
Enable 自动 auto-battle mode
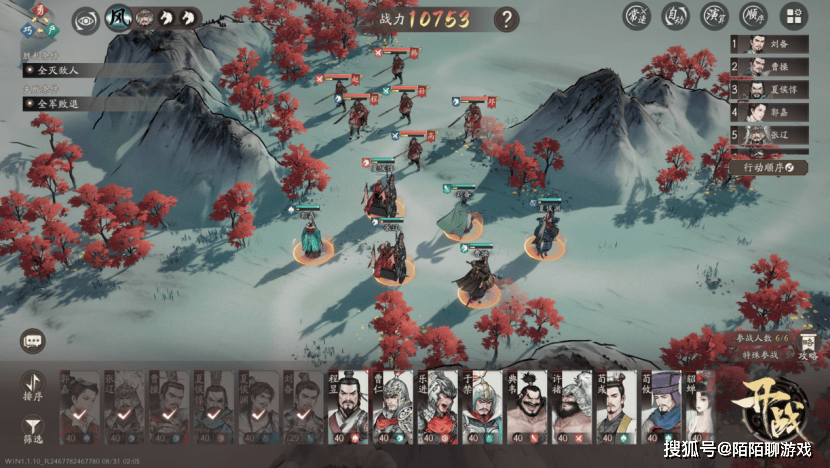676,16
